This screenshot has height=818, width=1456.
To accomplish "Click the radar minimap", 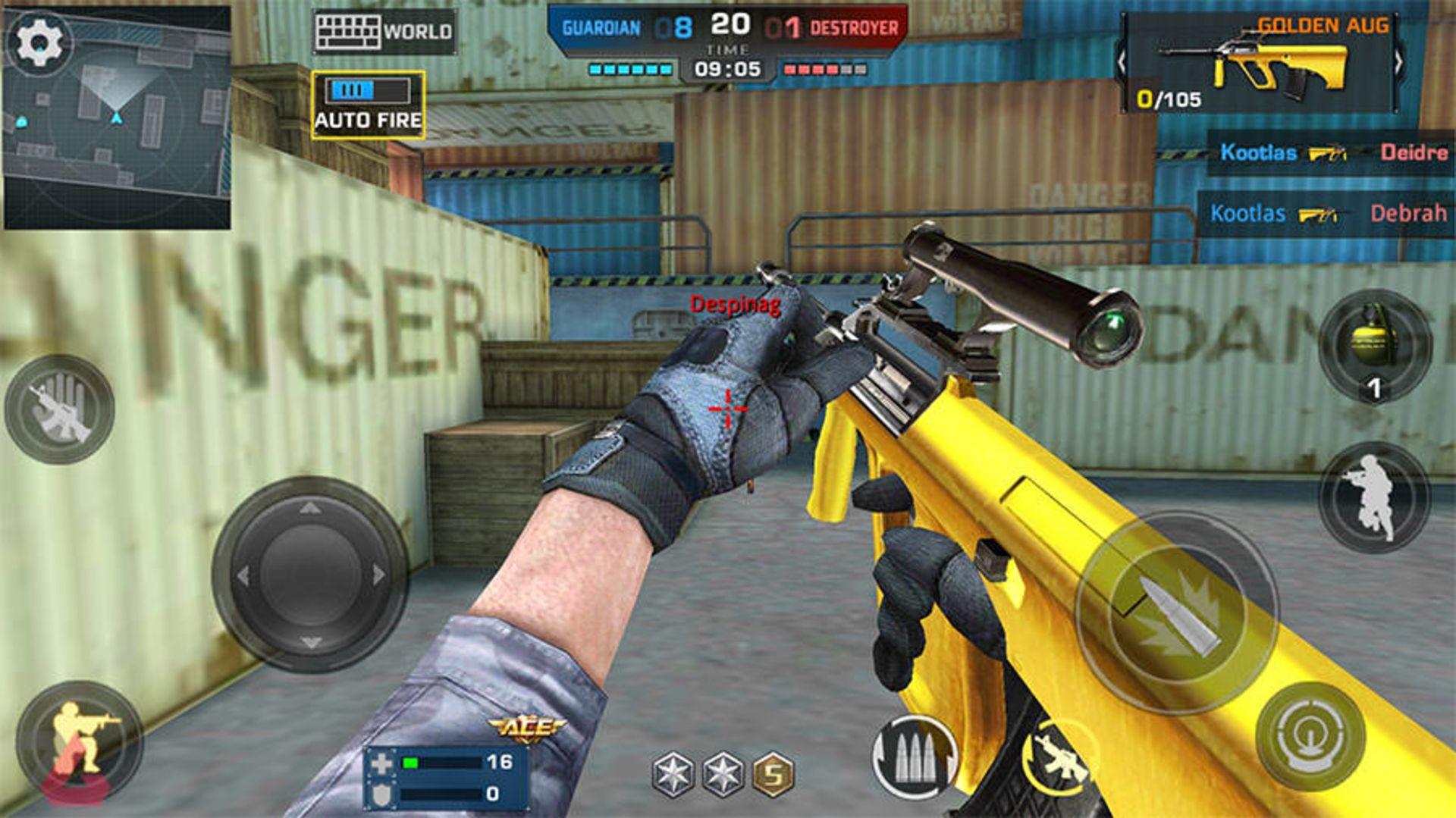I will point(118,129).
